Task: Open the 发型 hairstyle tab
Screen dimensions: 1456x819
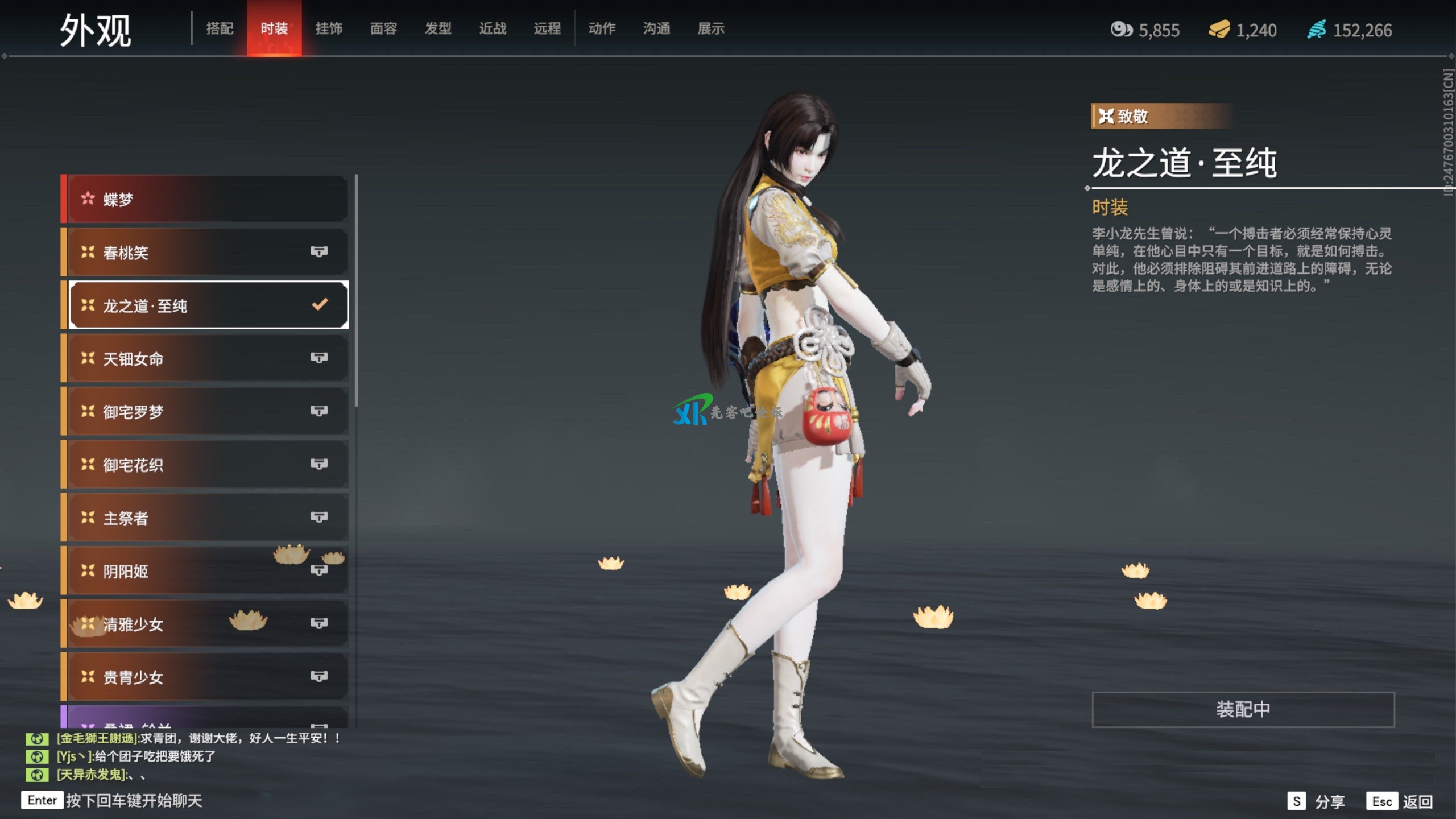Action: [x=438, y=28]
